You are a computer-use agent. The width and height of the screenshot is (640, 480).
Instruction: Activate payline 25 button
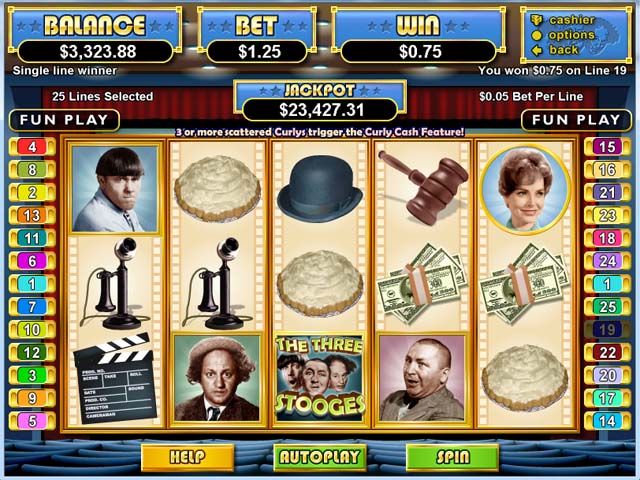pos(606,306)
